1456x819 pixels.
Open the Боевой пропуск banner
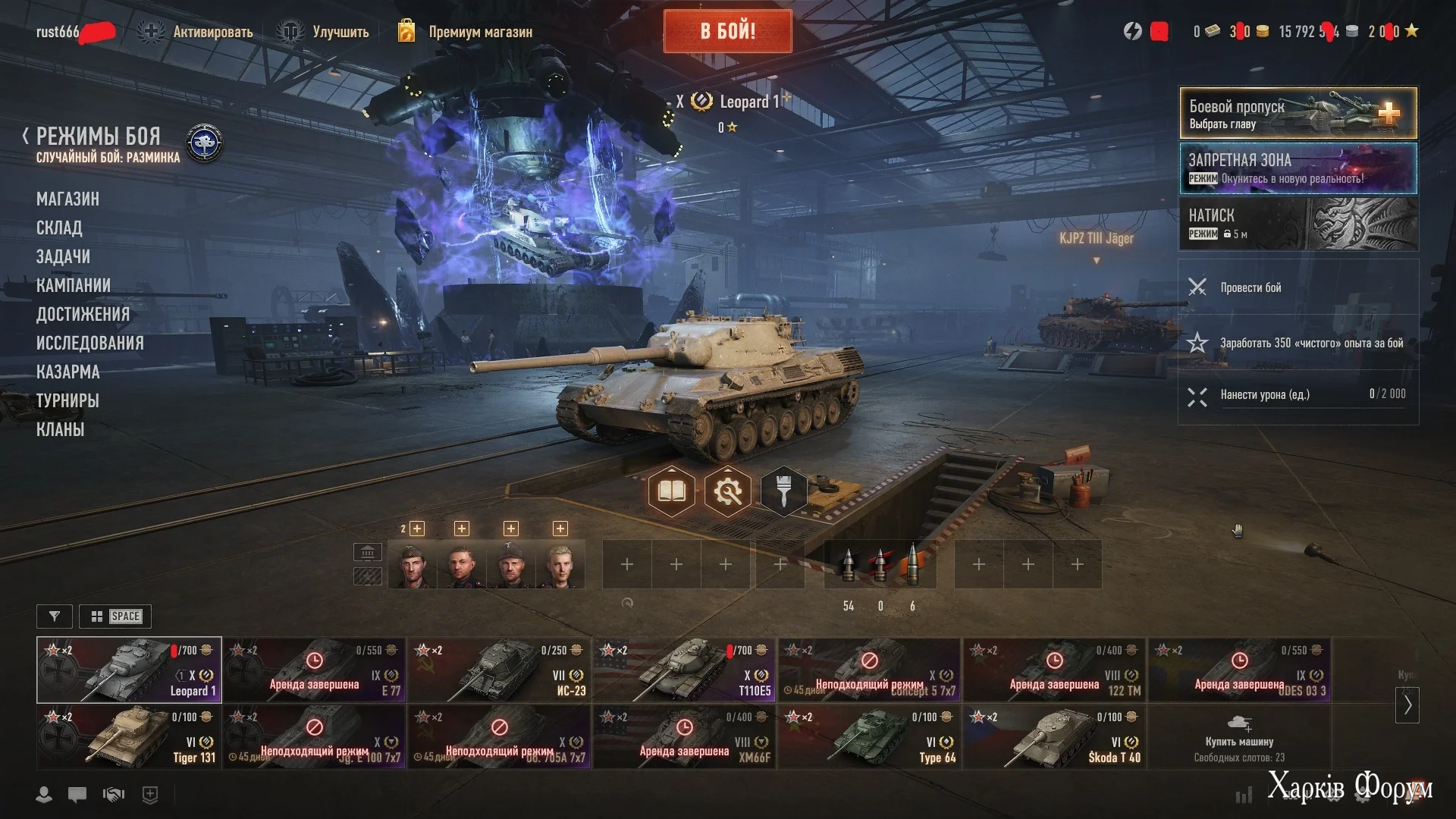1298,113
